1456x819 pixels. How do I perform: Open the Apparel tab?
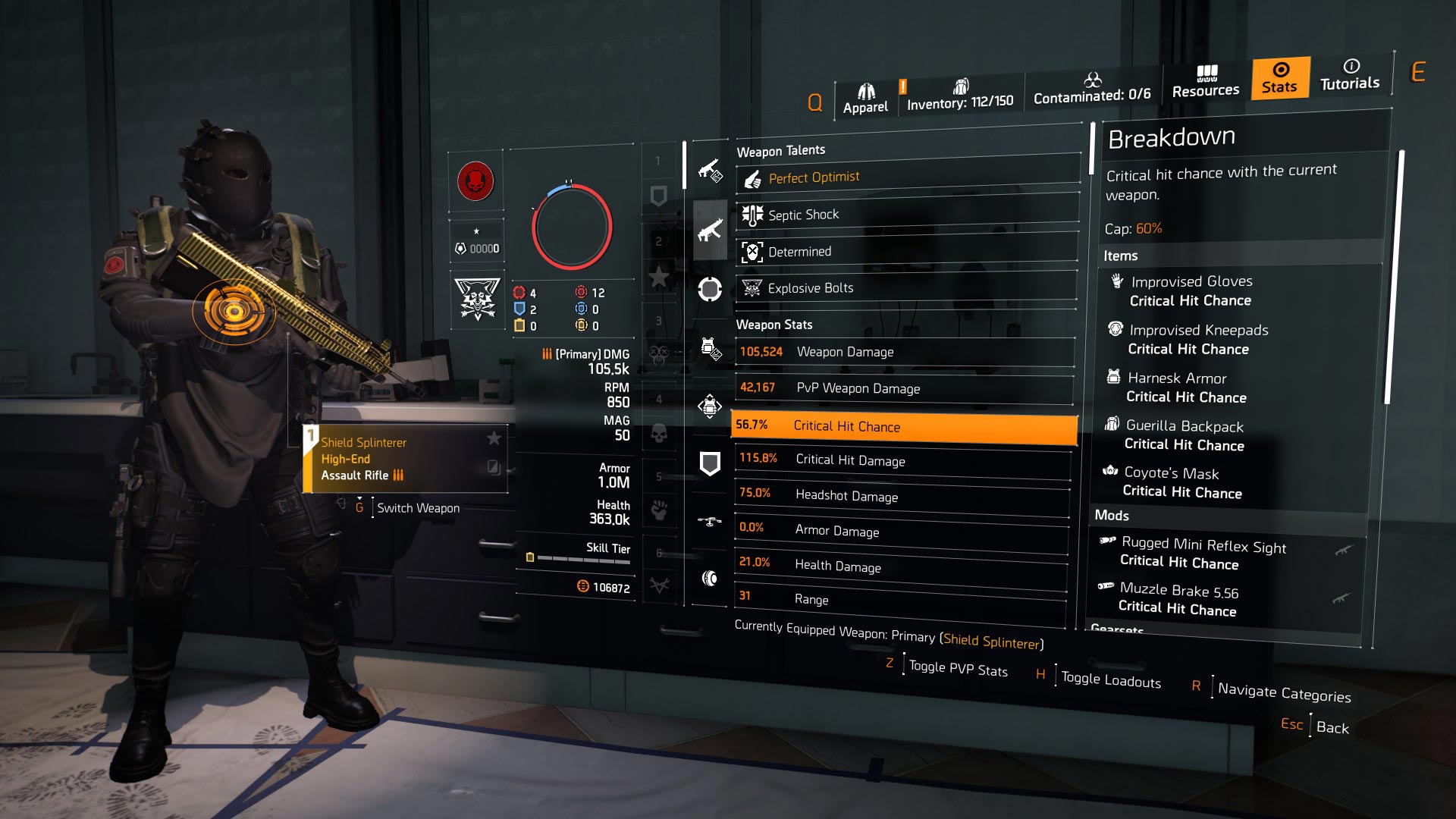pyautogui.click(x=865, y=99)
